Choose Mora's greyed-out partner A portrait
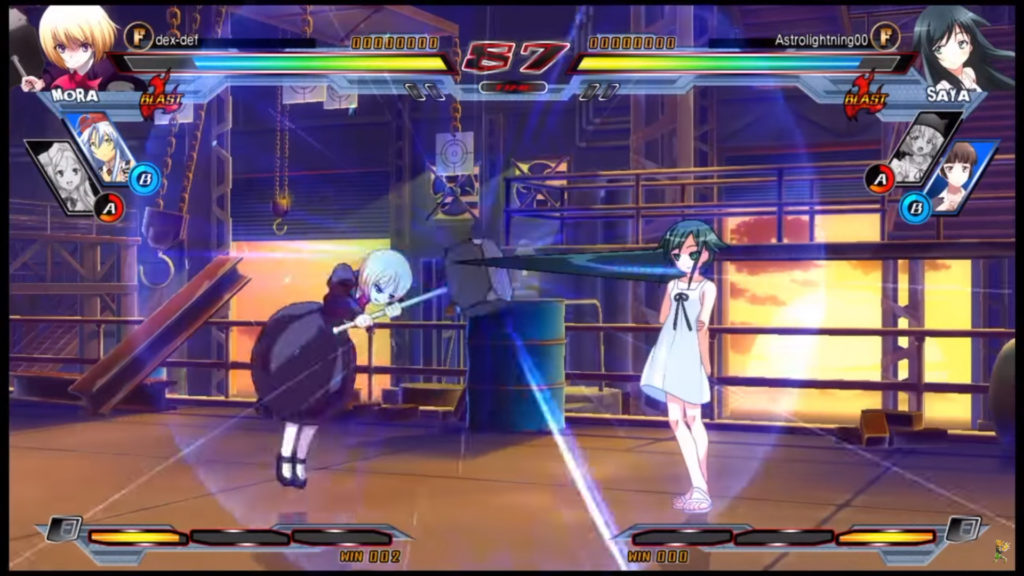The width and height of the screenshot is (1024, 576). tap(62, 178)
